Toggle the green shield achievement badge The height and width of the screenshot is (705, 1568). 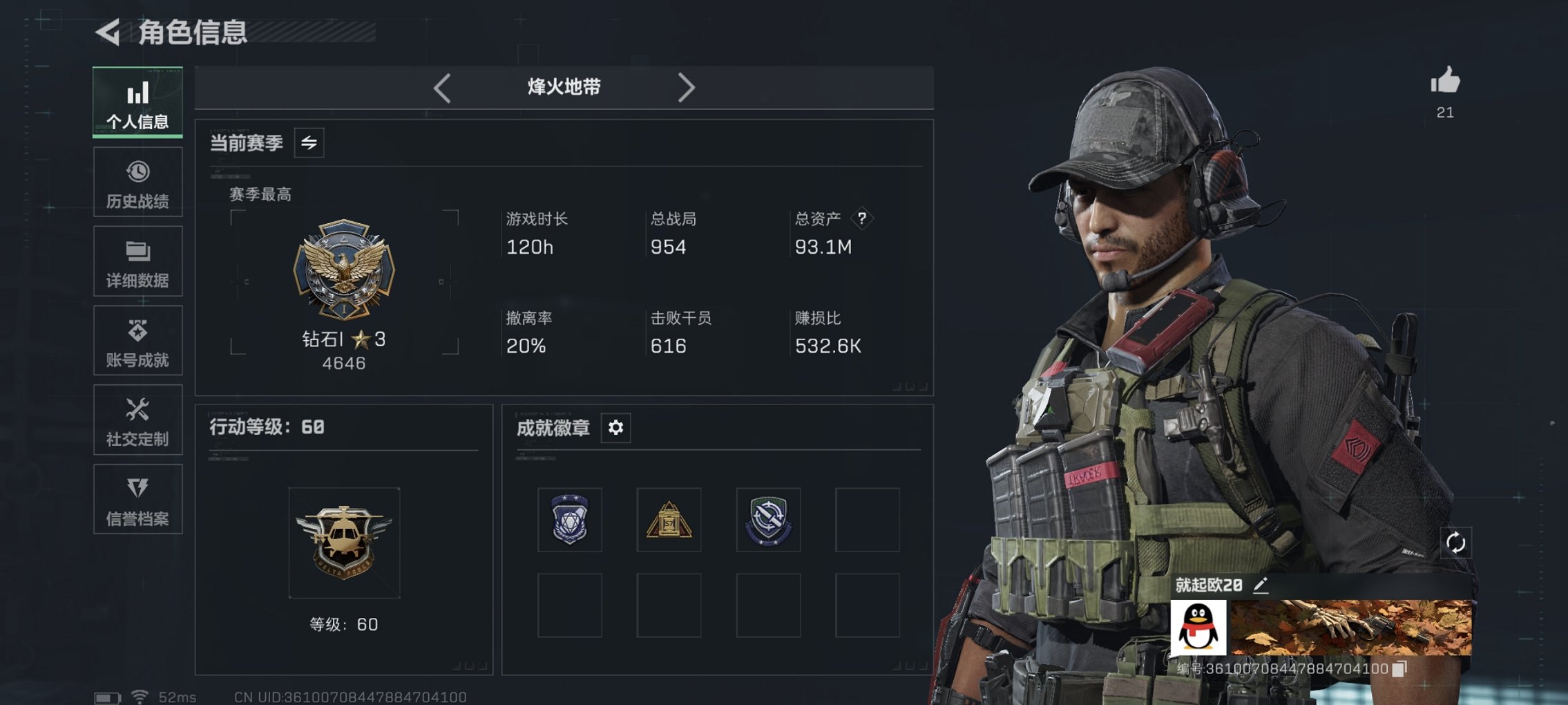tap(769, 520)
